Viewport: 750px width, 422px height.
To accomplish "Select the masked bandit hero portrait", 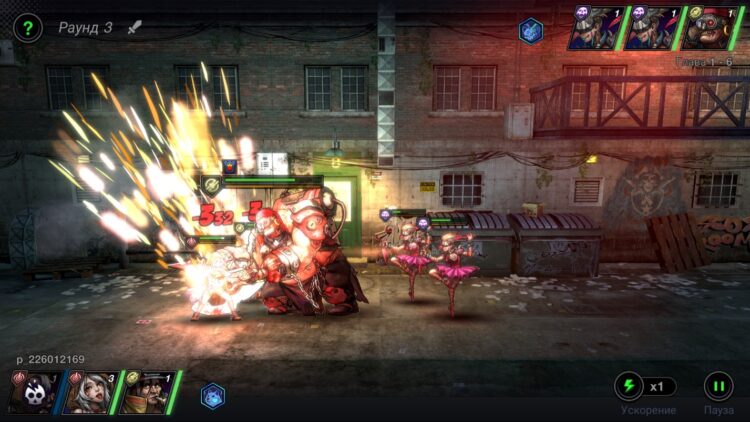I will (148, 392).
